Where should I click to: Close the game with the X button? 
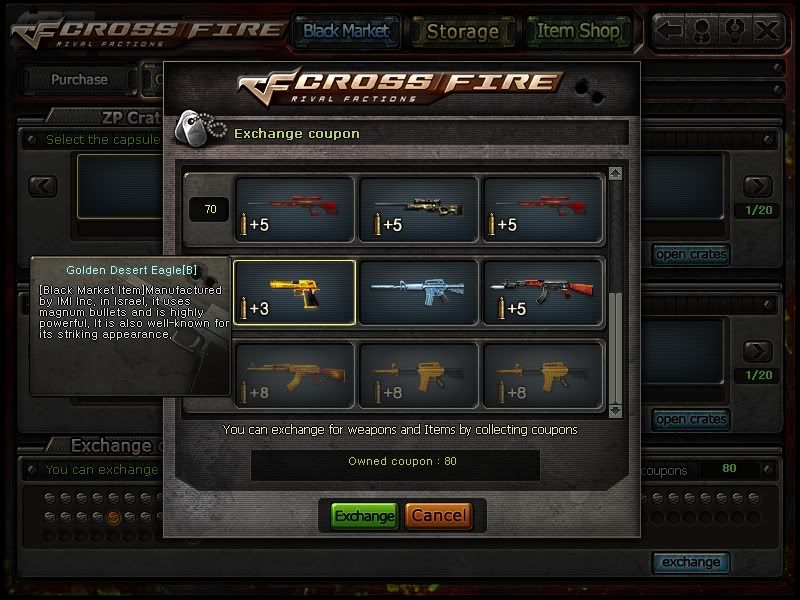pos(767,31)
